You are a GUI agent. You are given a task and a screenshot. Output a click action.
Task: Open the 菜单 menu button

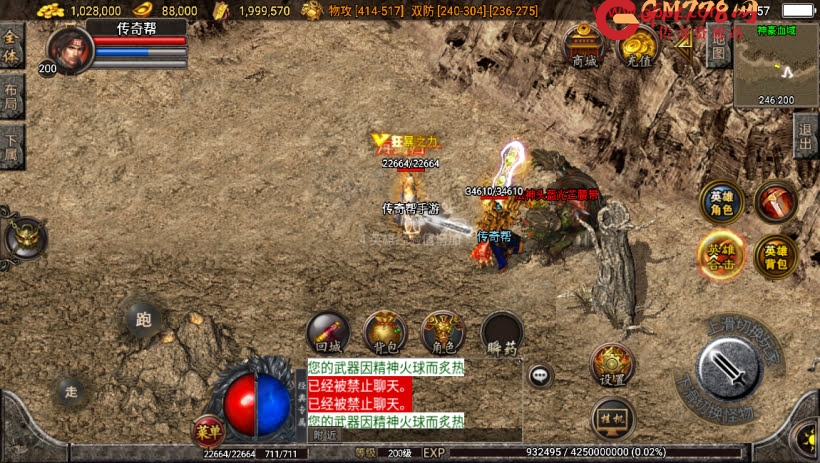[208, 431]
